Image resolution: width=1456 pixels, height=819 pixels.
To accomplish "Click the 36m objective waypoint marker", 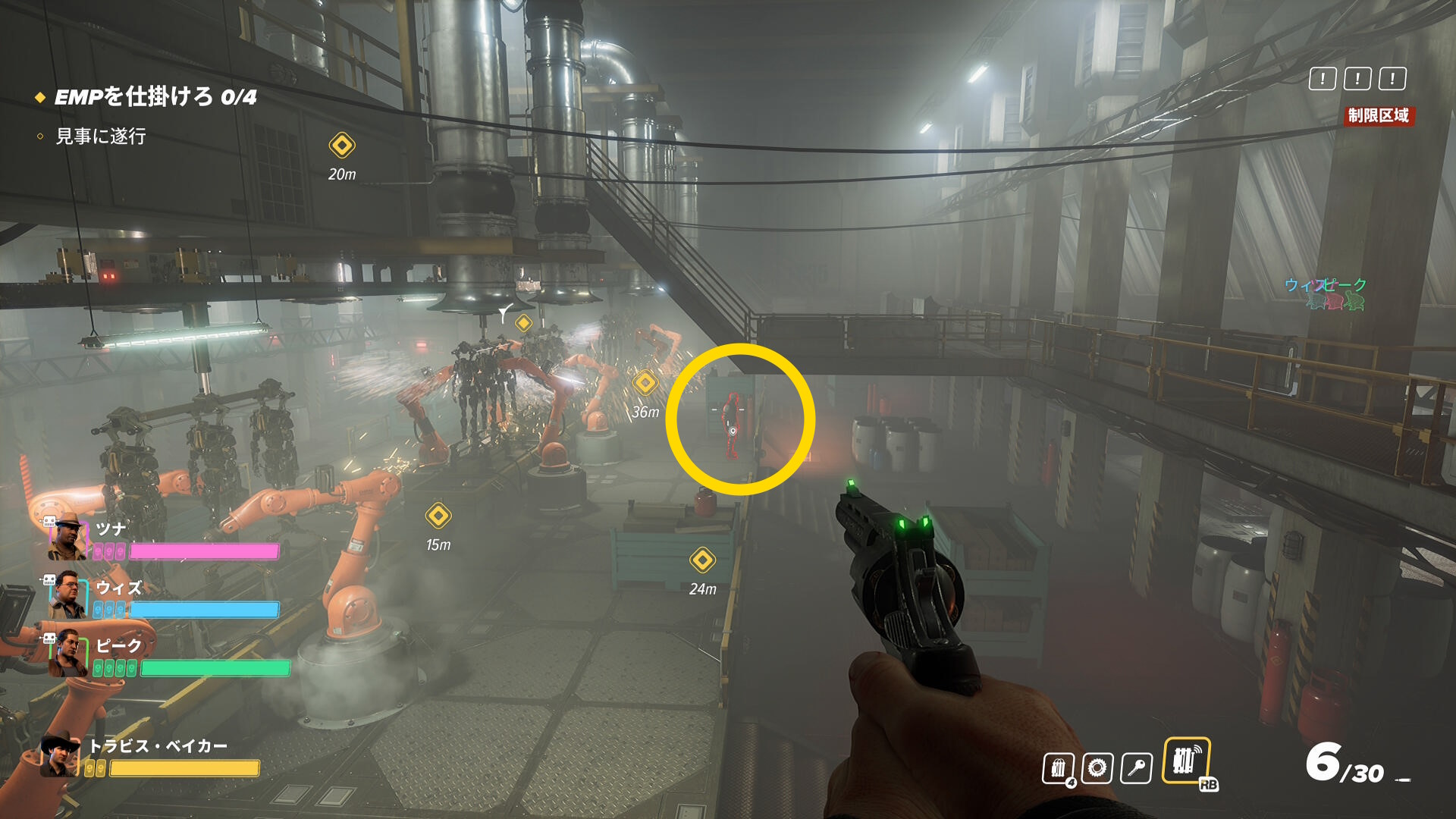I will (645, 383).
